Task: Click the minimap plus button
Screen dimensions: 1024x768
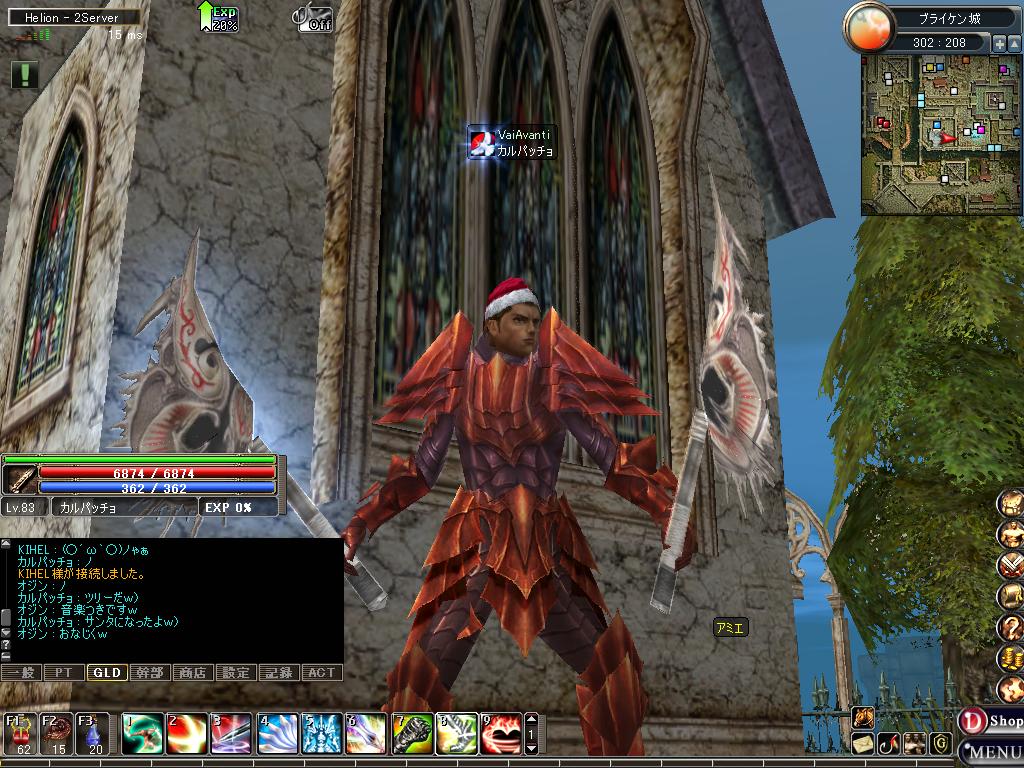Action: [999, 44]
